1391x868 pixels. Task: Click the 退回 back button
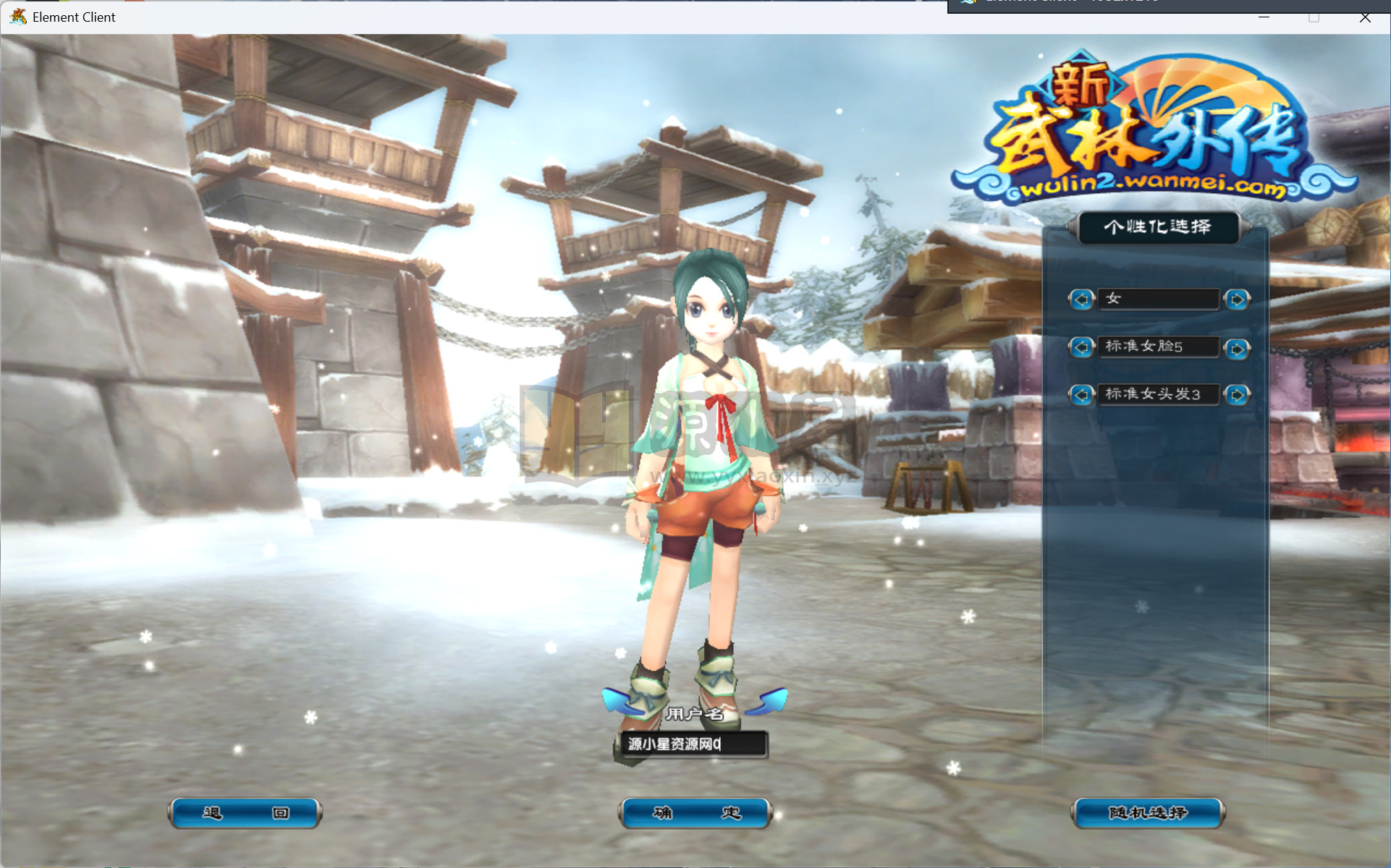245,813
